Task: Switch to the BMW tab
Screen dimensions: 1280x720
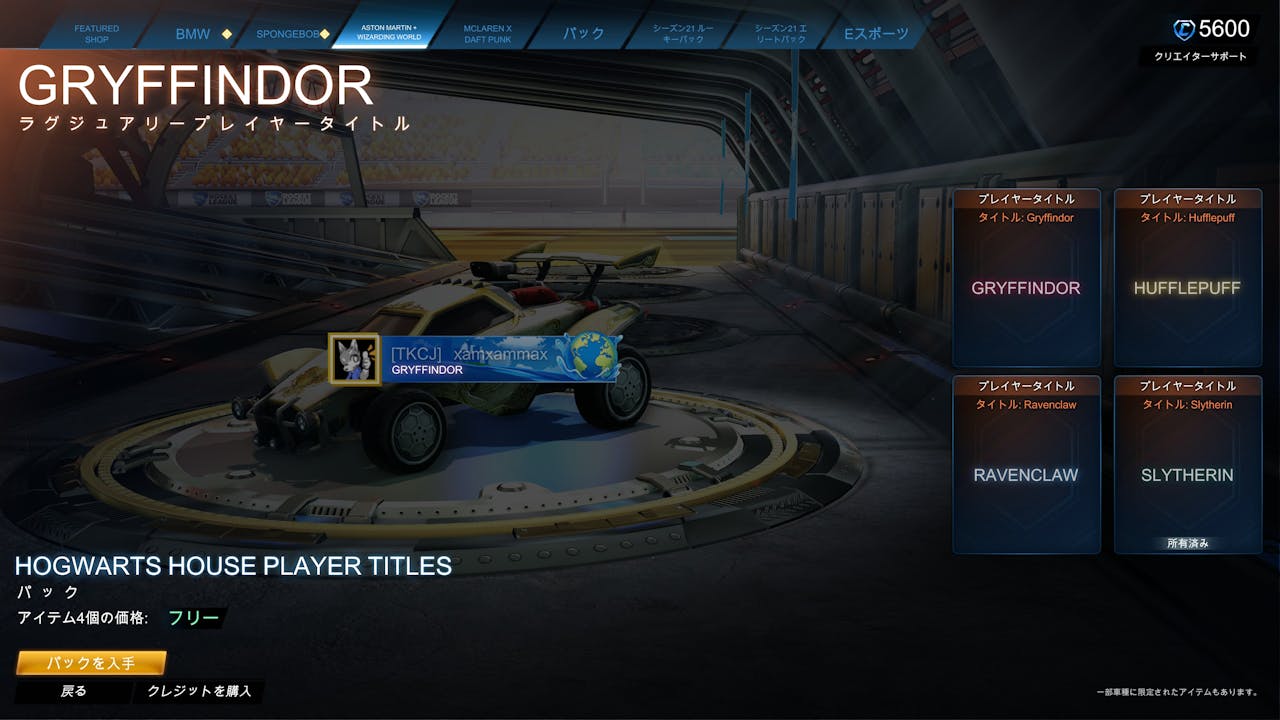Action: tap(194, 34)
